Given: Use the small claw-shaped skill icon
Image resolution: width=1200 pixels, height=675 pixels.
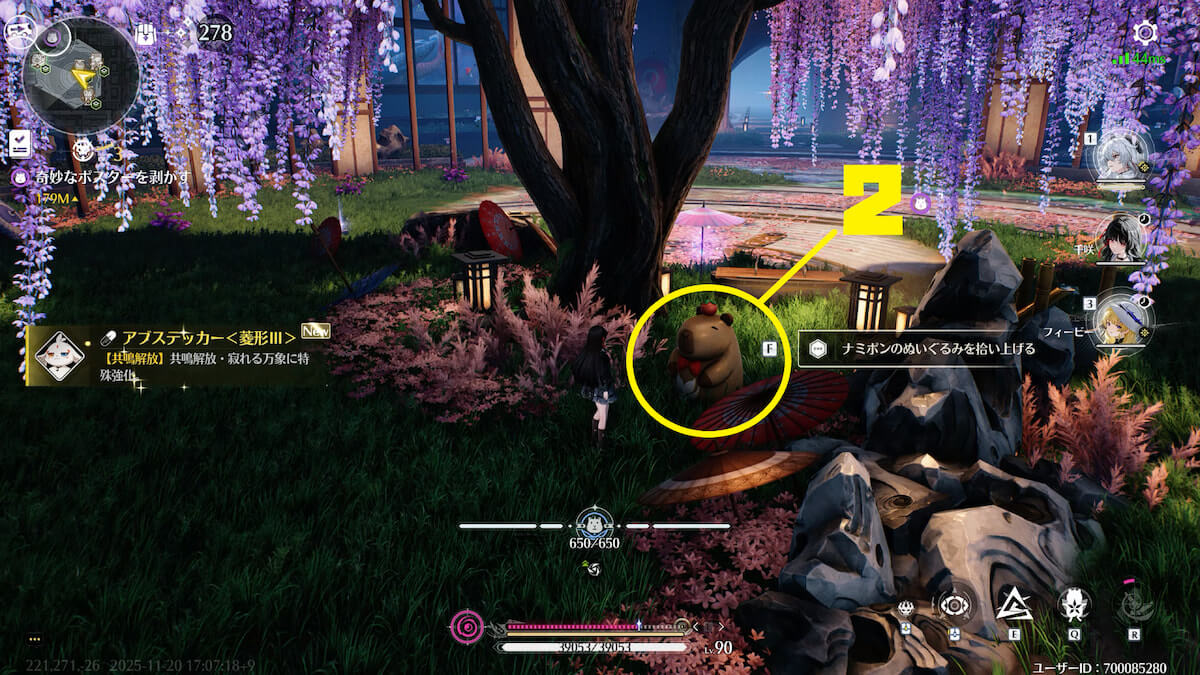Looking at the screenshot, I should pyautogui.click(x=906, y=608).
